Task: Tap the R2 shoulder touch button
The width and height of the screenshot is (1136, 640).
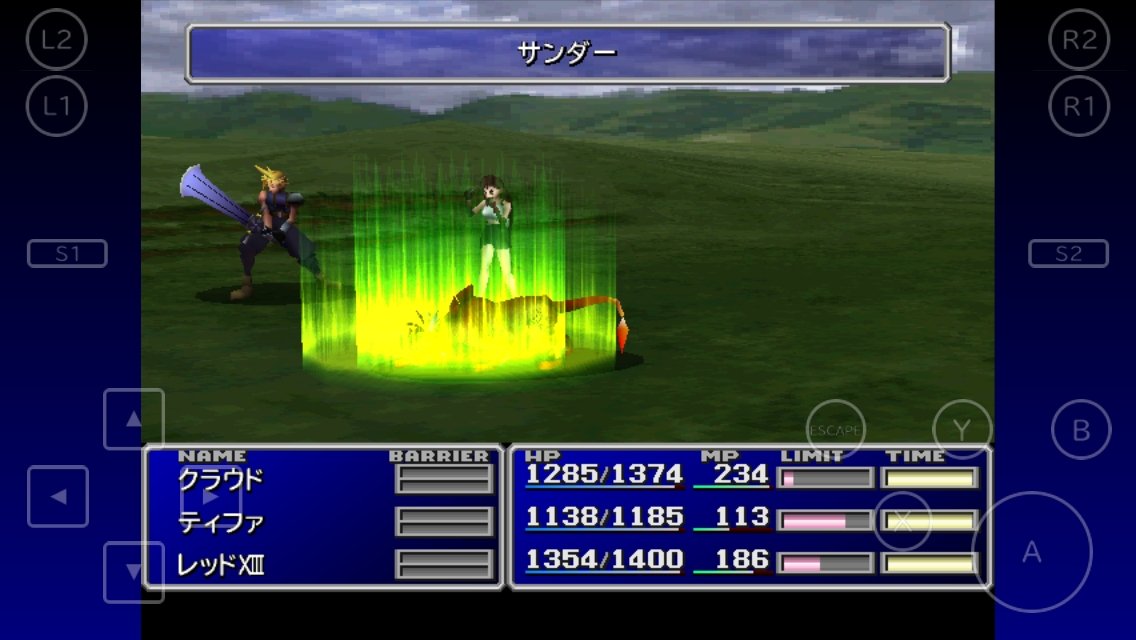Action: coord(1079,39)
